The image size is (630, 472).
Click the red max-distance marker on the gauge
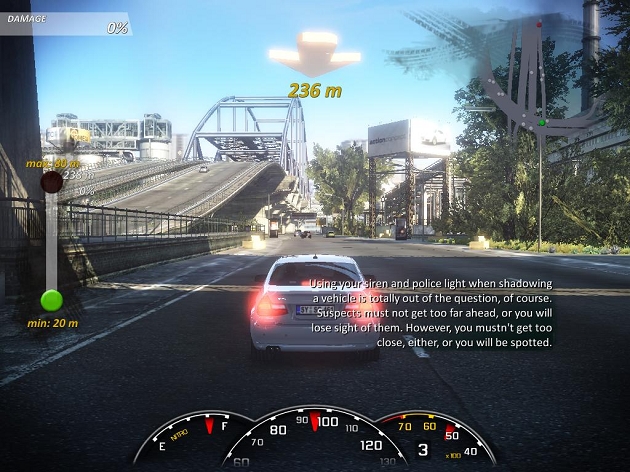coord(51,182)
